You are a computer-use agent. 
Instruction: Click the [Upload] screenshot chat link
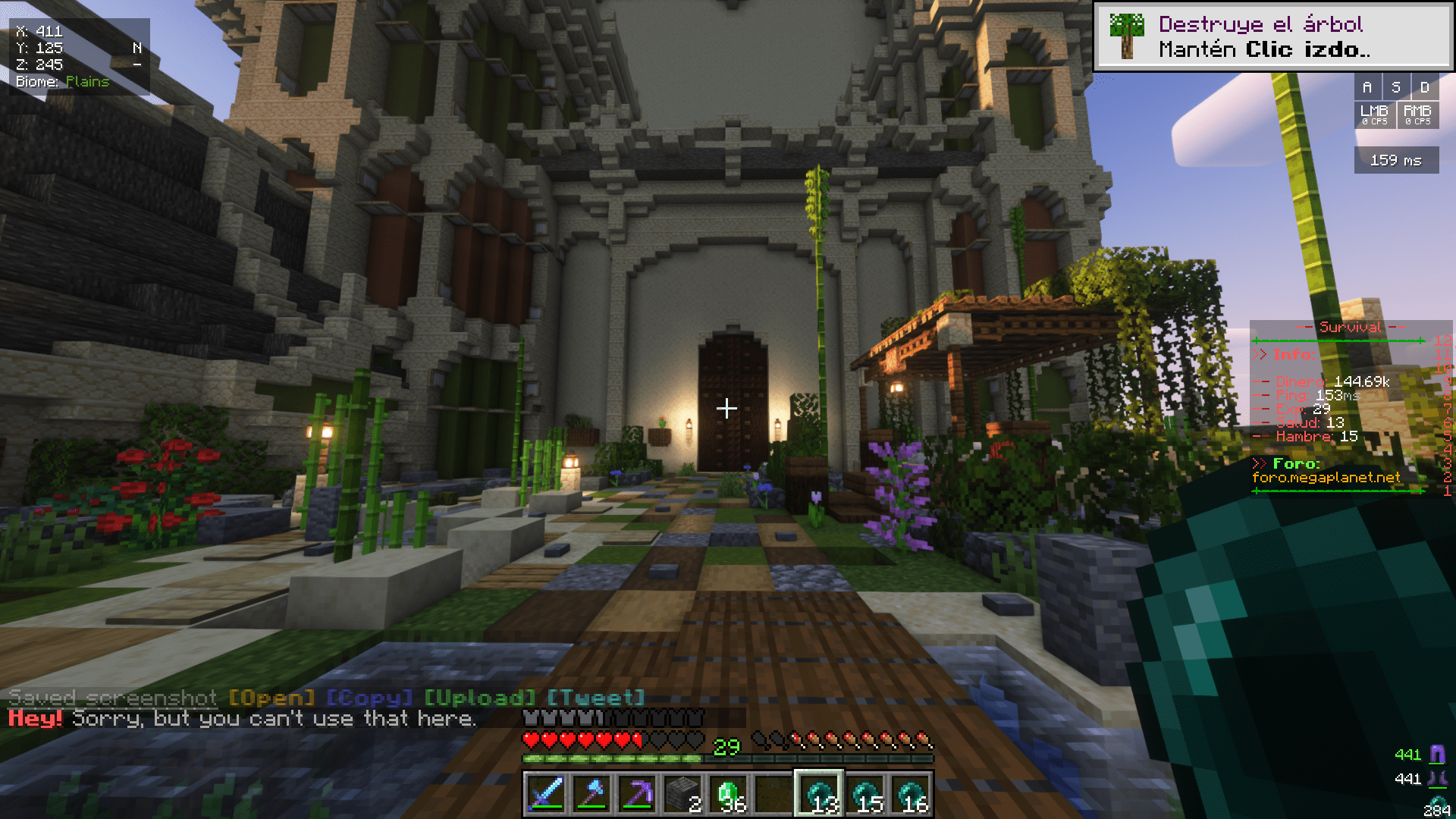pos(479,698)
